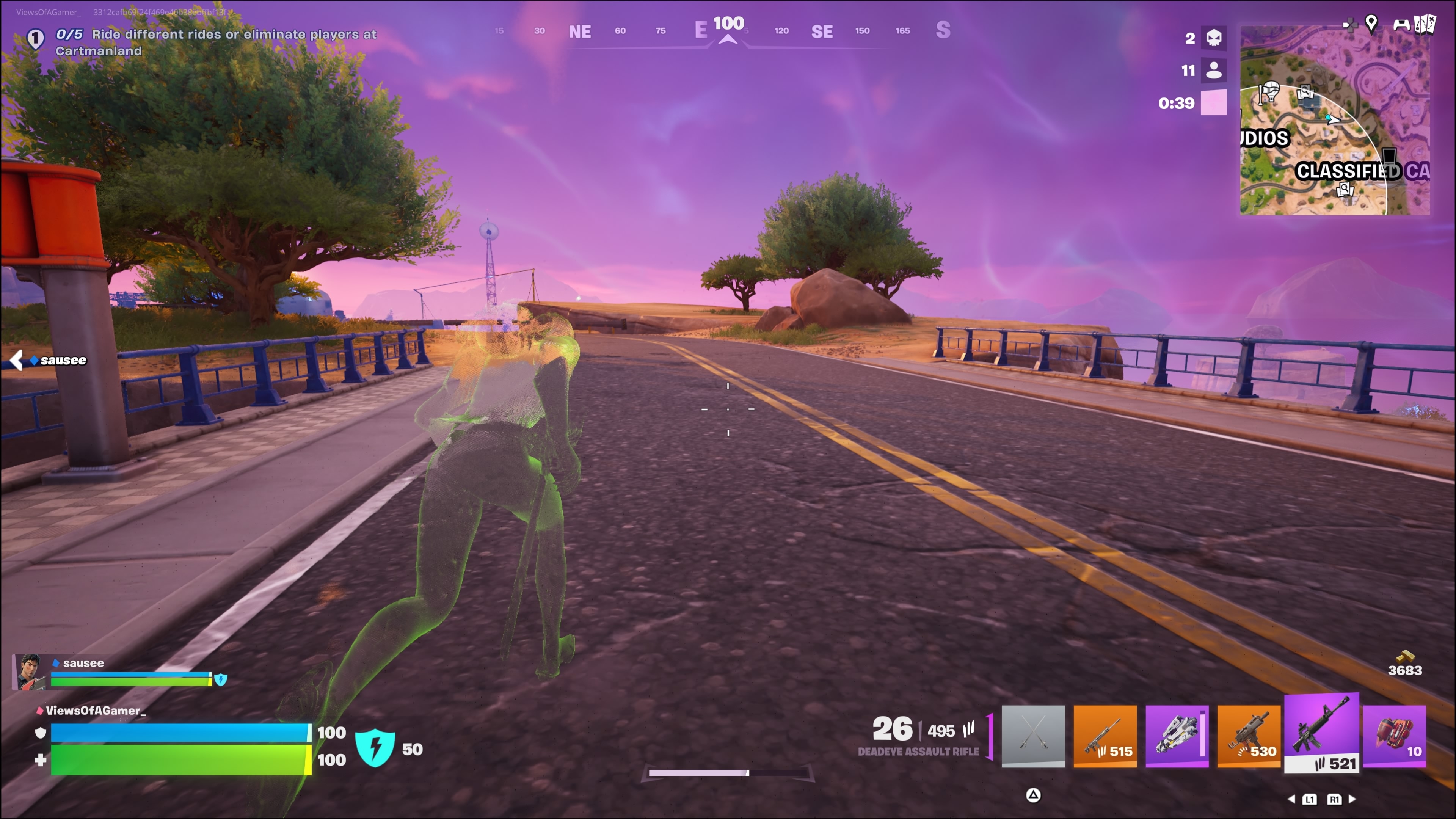Click the gold bars currency icon

[1404, 656]
